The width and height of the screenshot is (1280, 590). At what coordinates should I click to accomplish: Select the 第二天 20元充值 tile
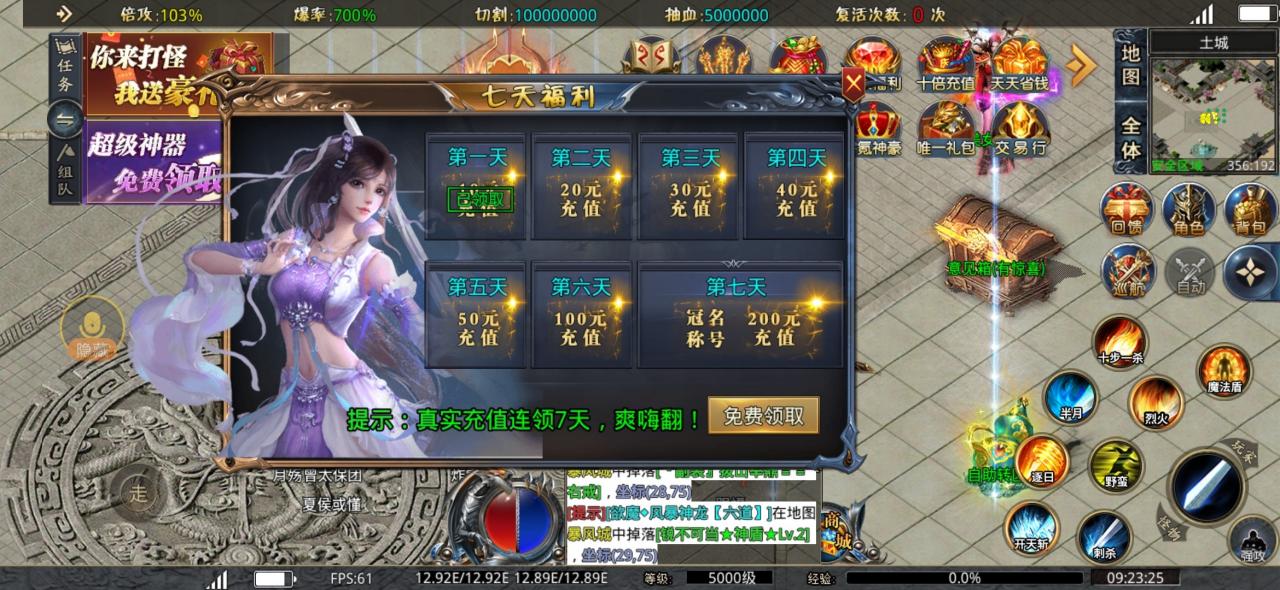pyautogui.click(x=583, y=187)
